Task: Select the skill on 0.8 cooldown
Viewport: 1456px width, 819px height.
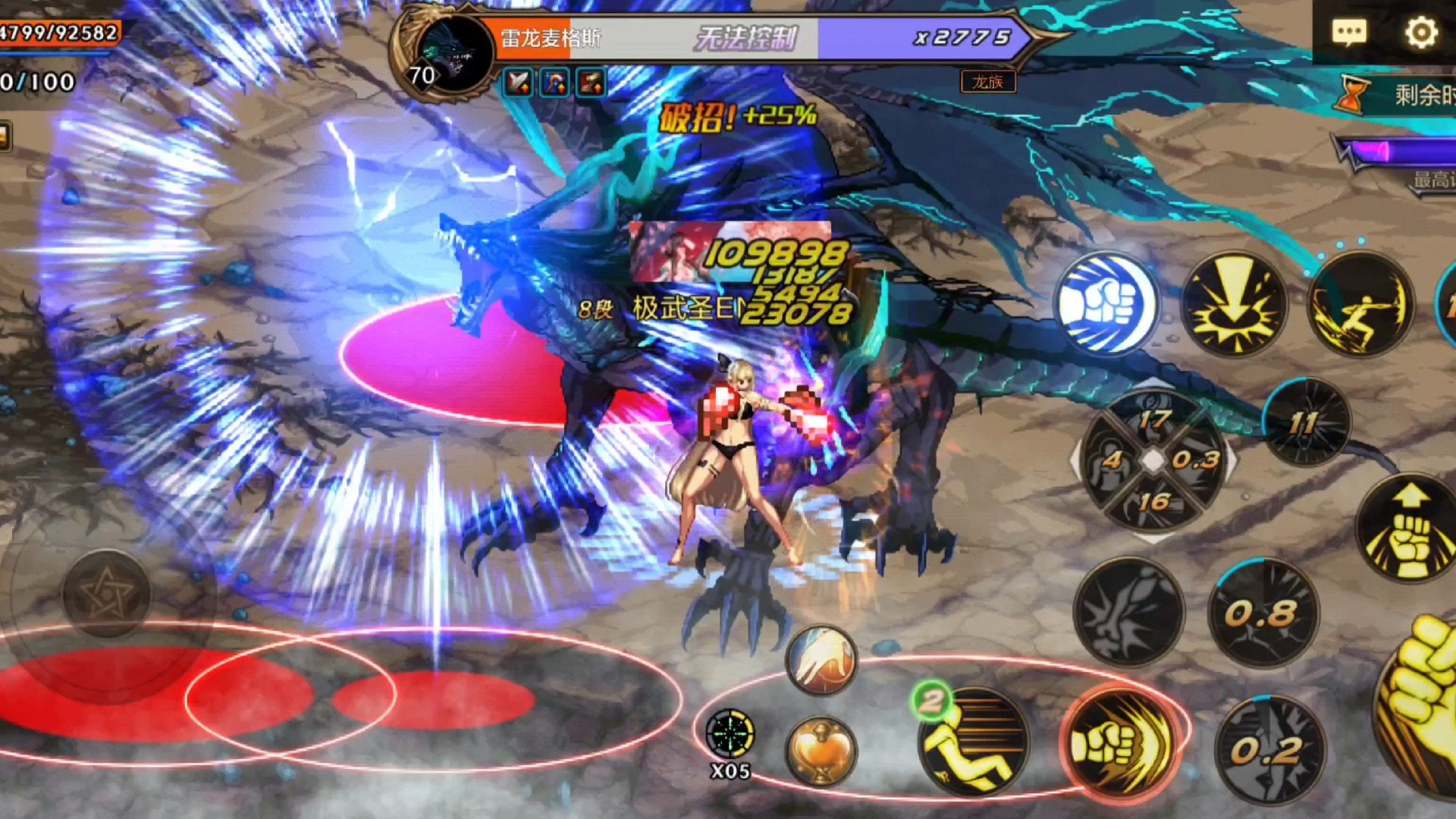Action: (1263, 613)
